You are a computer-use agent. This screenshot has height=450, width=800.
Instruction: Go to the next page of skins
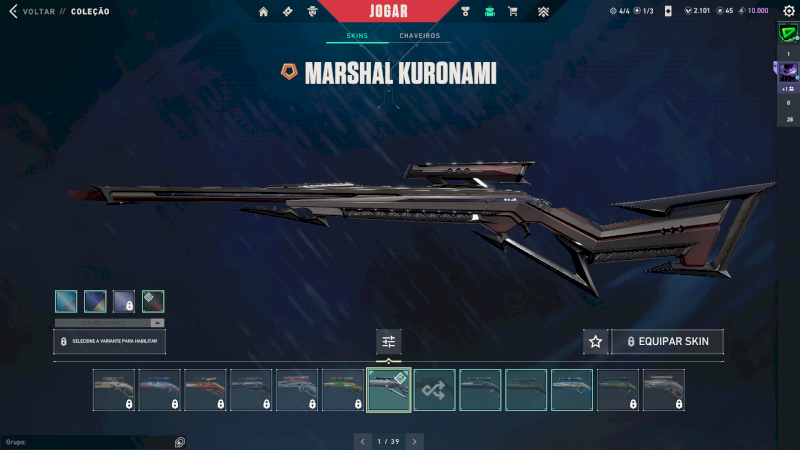414,440
